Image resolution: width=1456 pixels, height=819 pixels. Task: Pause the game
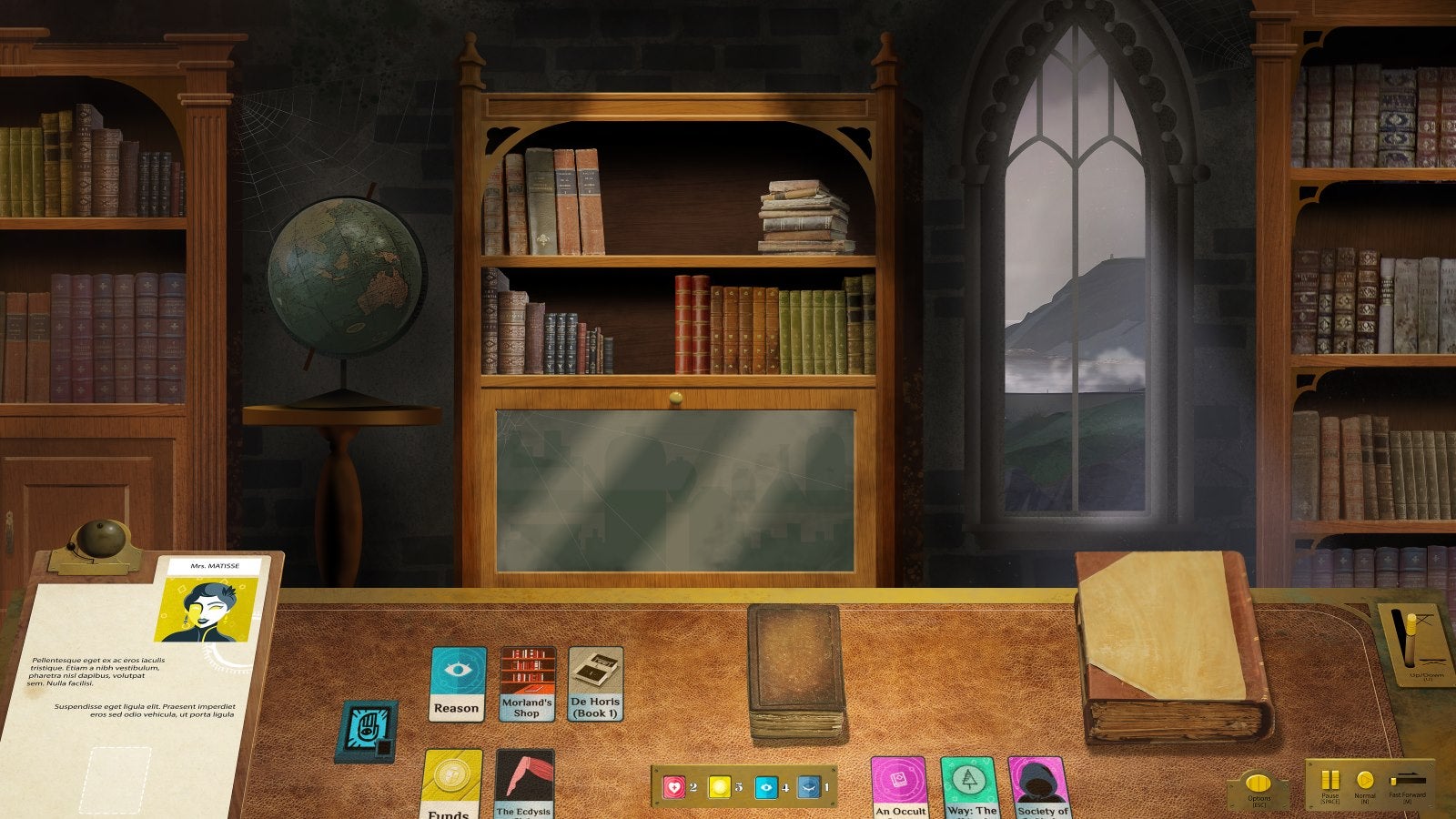(1330, 781)
